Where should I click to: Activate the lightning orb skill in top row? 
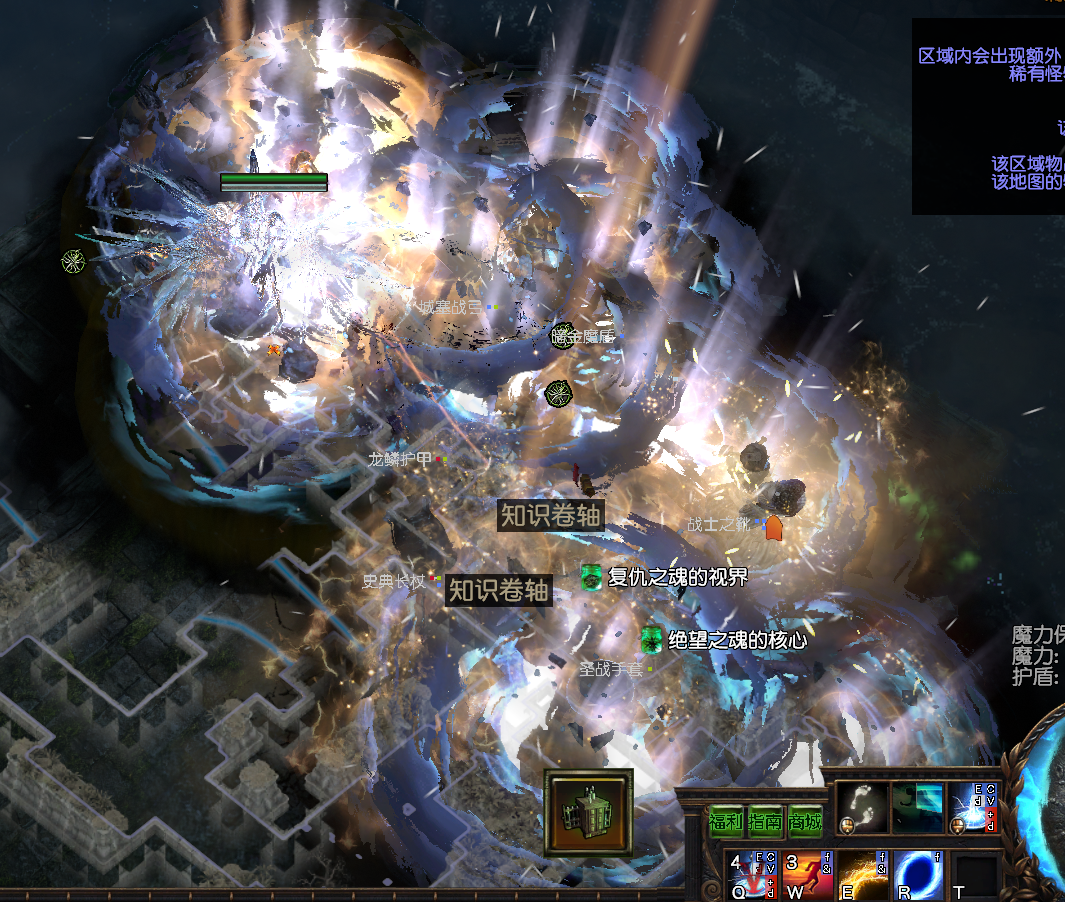tap(973, 807)
